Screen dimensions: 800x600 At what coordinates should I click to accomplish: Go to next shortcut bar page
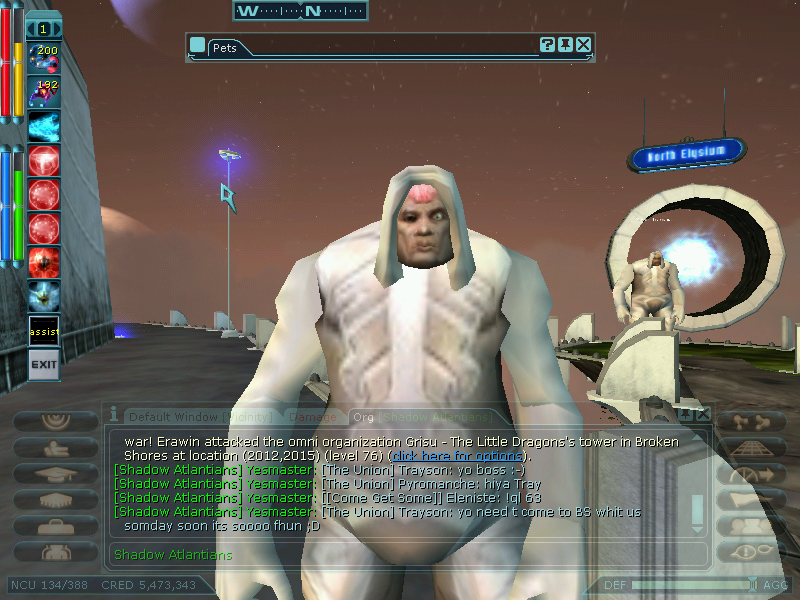point(56,30)
